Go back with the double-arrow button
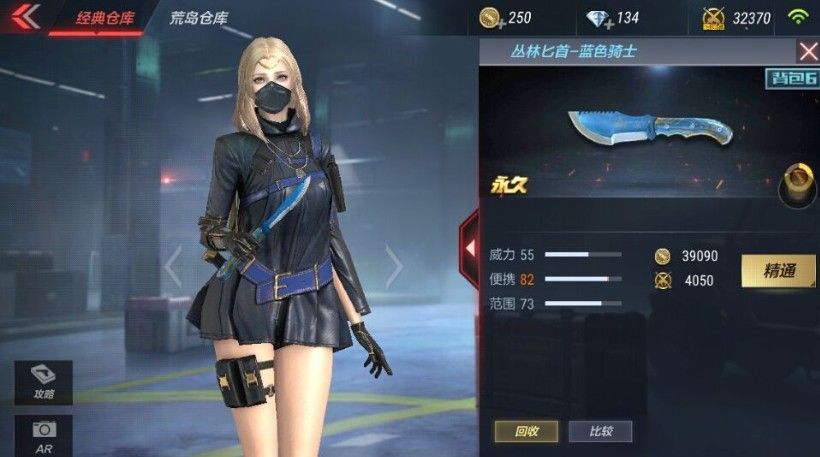This screenshot has height=457, width=820. [23, 17]
